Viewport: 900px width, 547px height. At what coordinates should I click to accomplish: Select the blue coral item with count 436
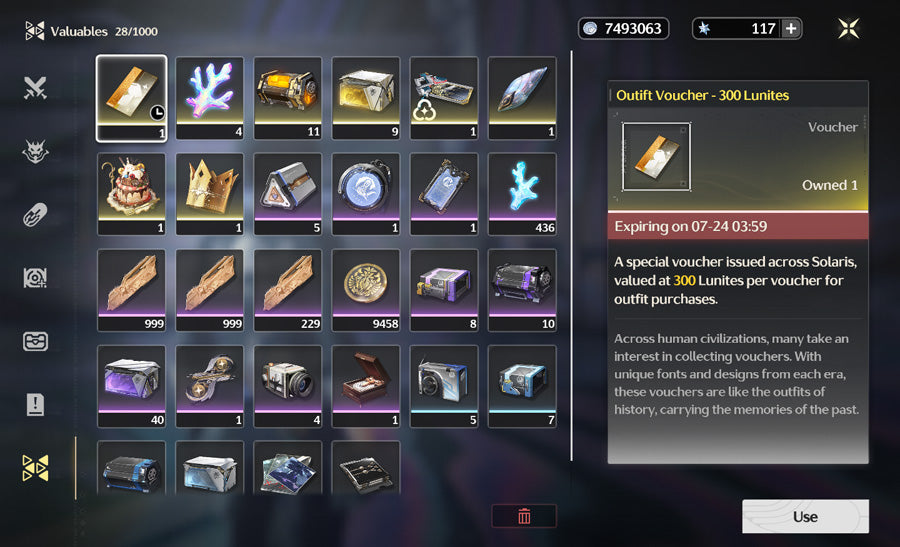click(x=522, y=192)
